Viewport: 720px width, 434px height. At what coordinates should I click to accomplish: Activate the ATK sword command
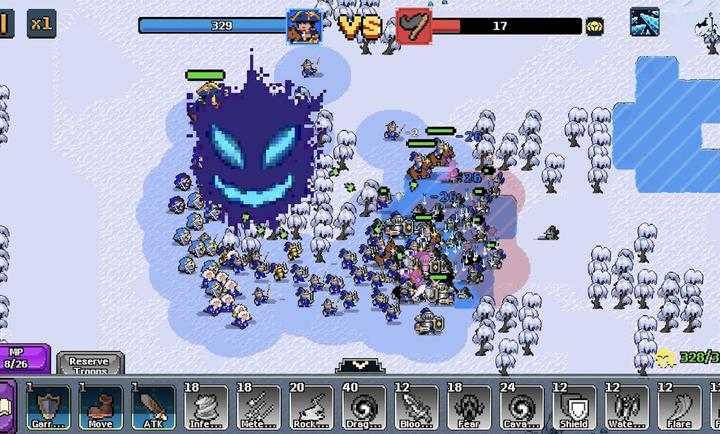click(151, 407)
